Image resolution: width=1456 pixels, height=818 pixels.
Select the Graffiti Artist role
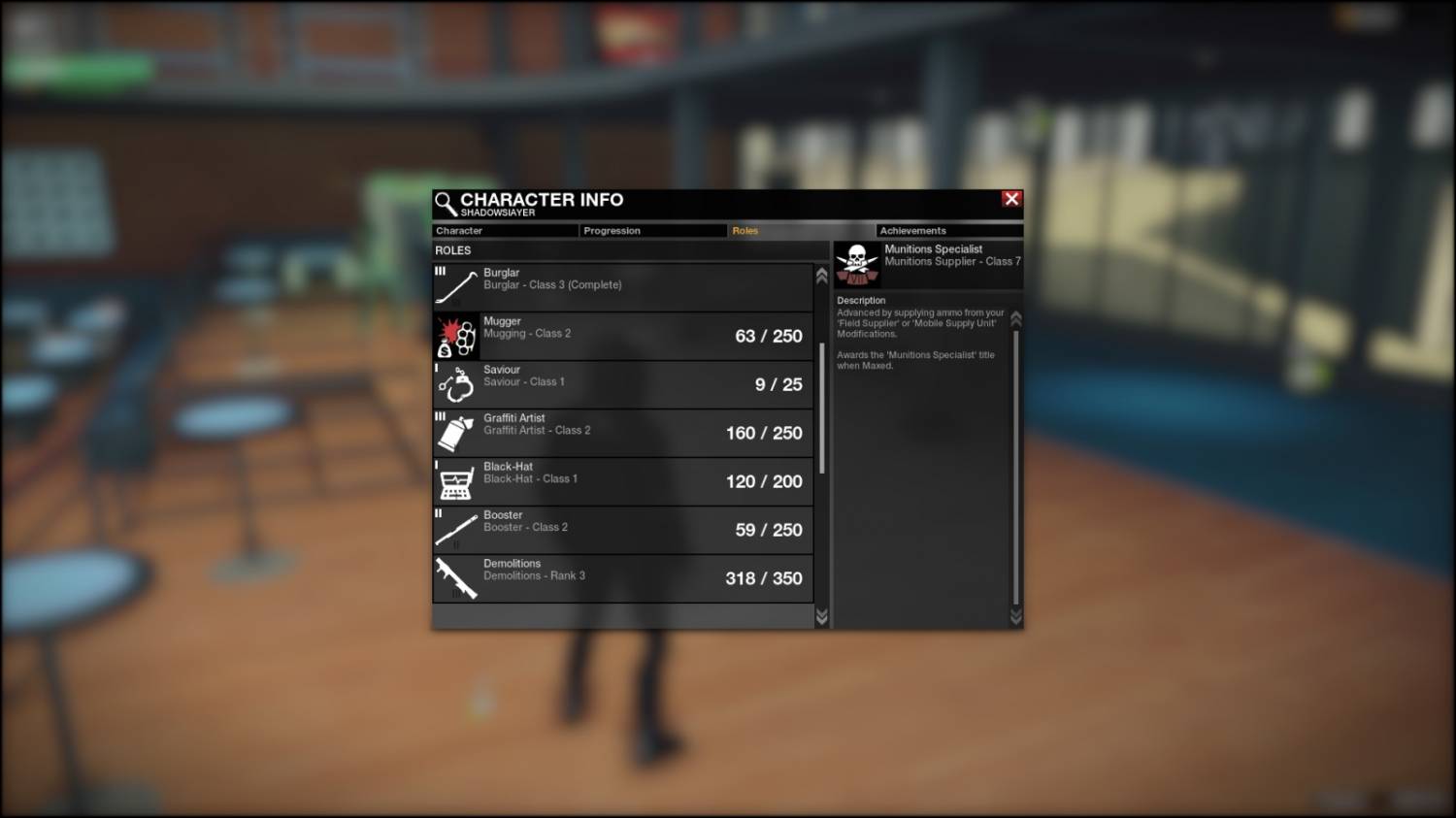(x=622, y=433)
